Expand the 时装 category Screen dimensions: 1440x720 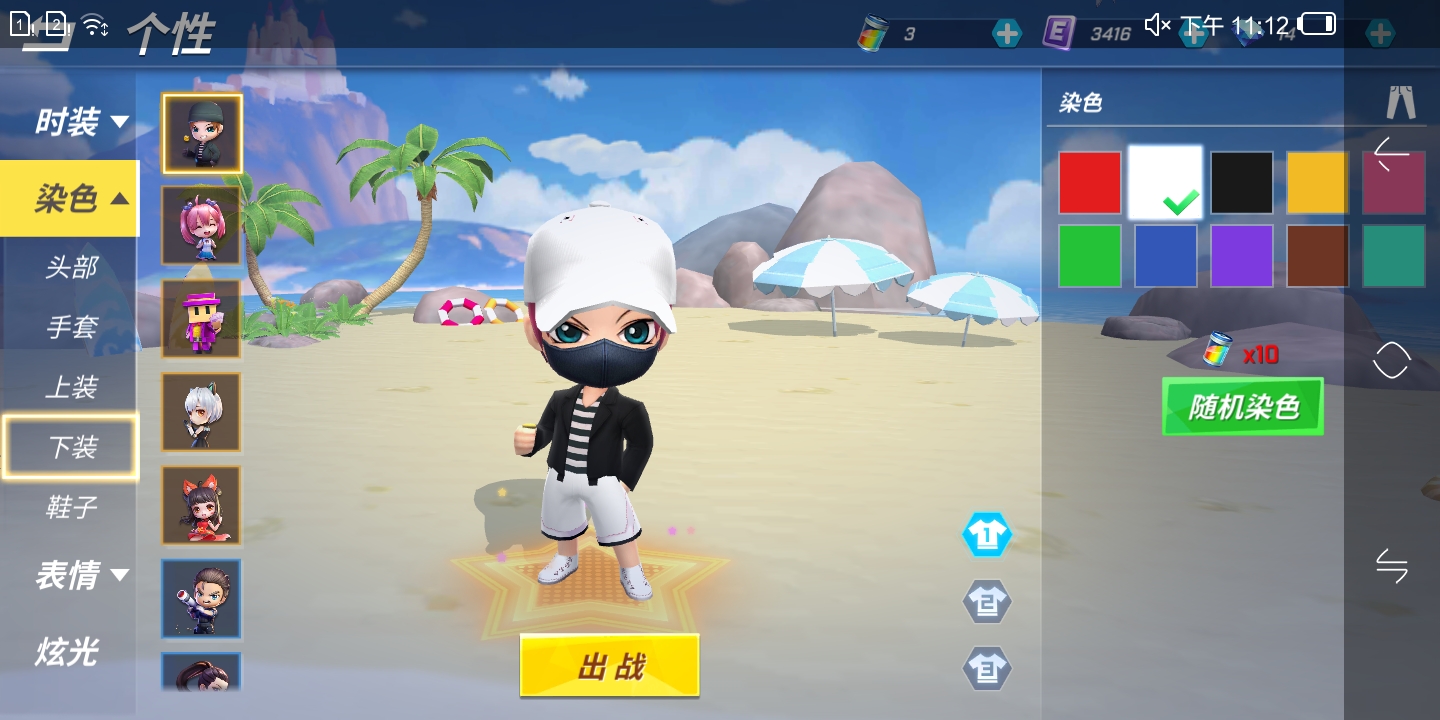click(80, 123)
